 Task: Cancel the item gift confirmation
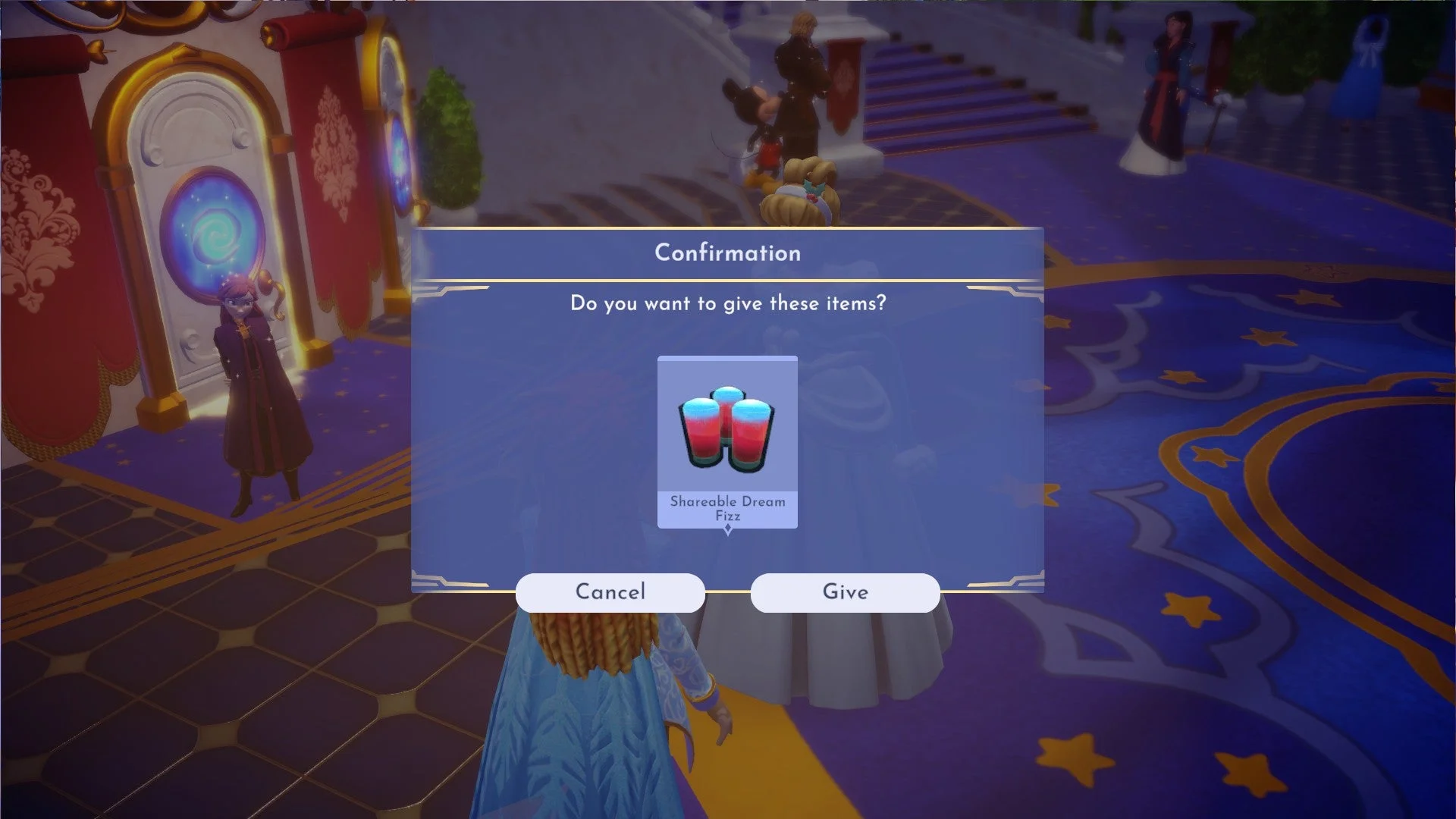tap(610, 592)
